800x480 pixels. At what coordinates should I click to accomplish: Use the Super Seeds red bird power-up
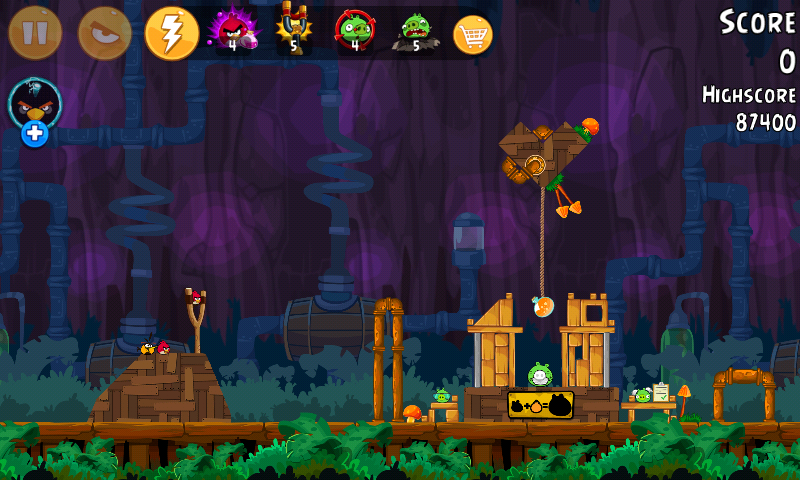pos(232,31)
